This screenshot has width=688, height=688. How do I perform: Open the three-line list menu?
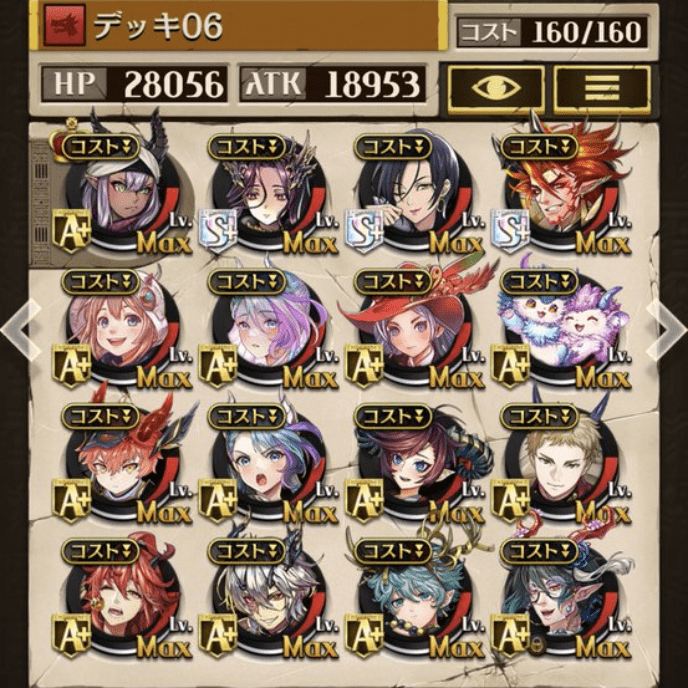pos(602,87)
